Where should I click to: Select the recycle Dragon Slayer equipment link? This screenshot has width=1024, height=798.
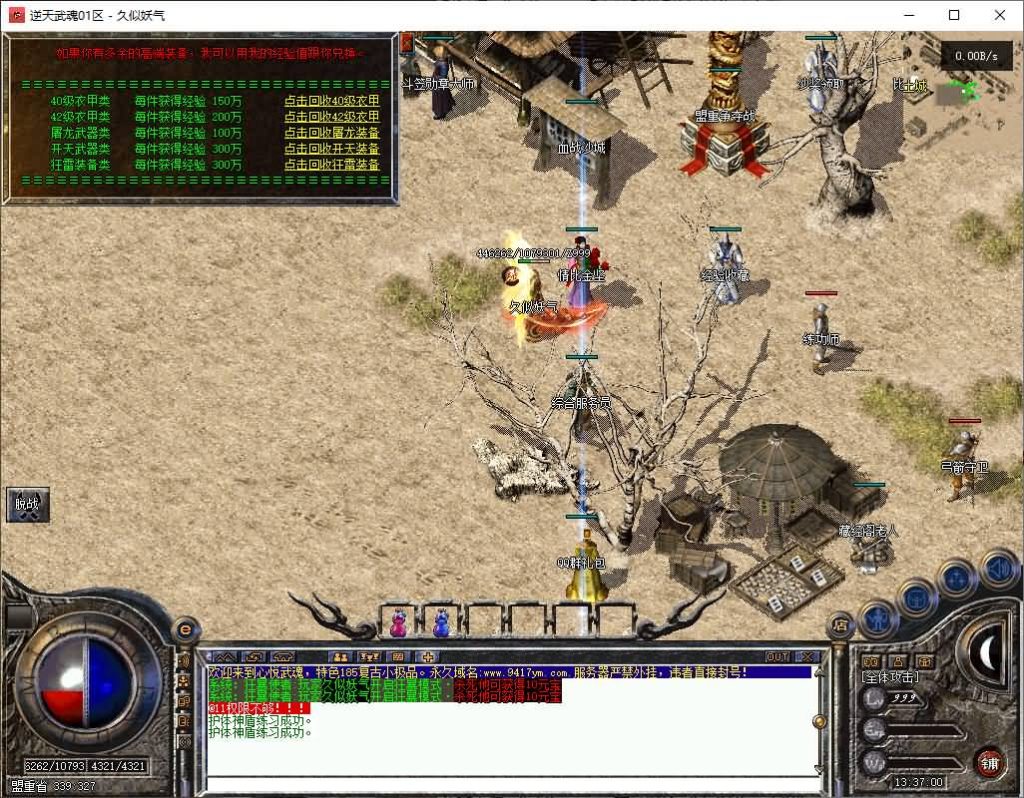click(x=331, y=133)
